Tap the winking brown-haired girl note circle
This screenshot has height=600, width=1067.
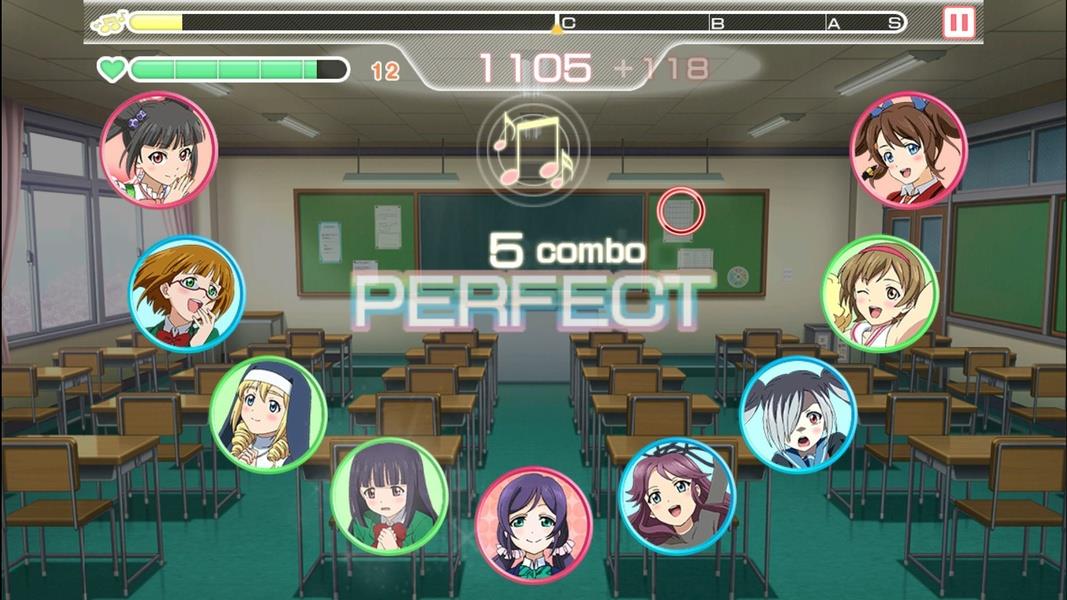pos(880,293)
